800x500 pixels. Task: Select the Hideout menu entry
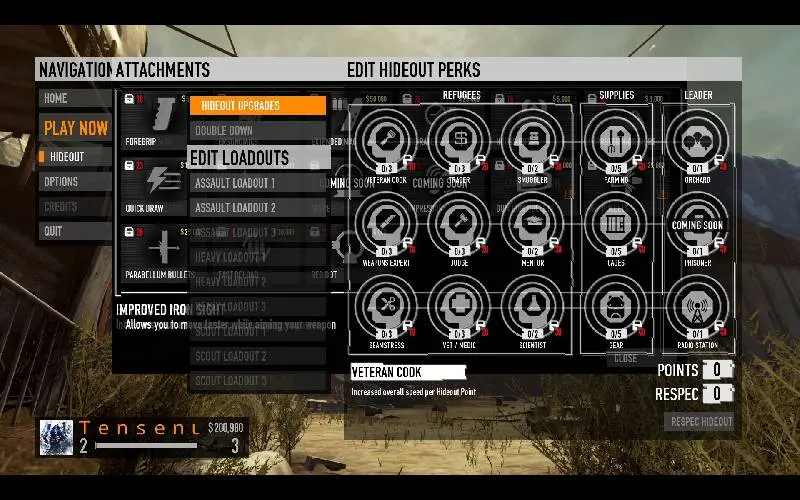point(75,157)
